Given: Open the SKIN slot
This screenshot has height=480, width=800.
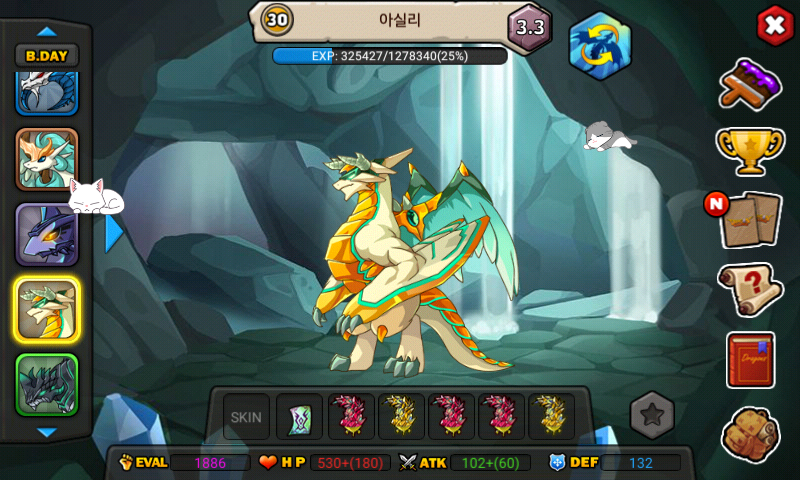Looking at the screenshot, I should click(246, 416).
